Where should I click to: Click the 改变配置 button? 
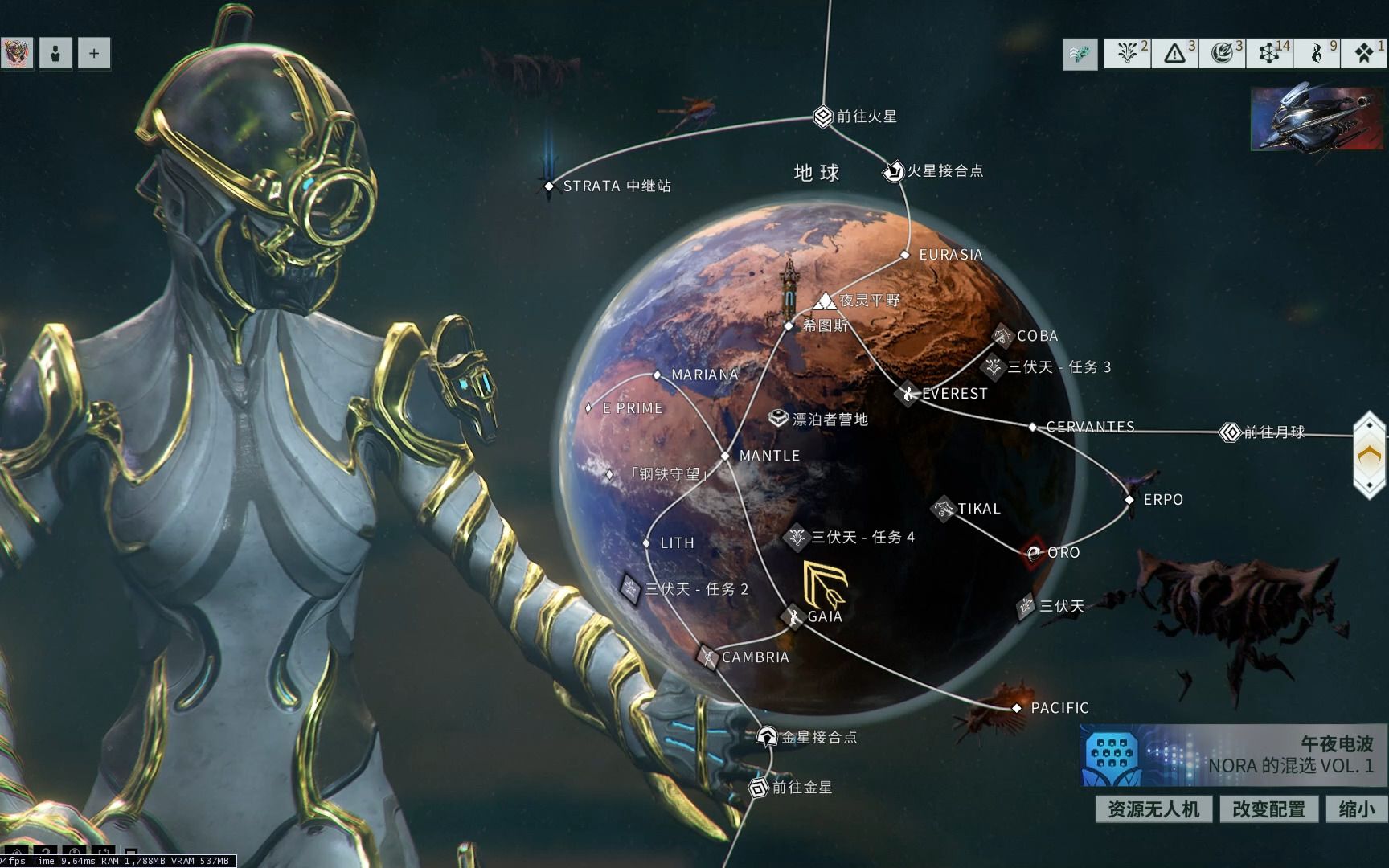1268,809
